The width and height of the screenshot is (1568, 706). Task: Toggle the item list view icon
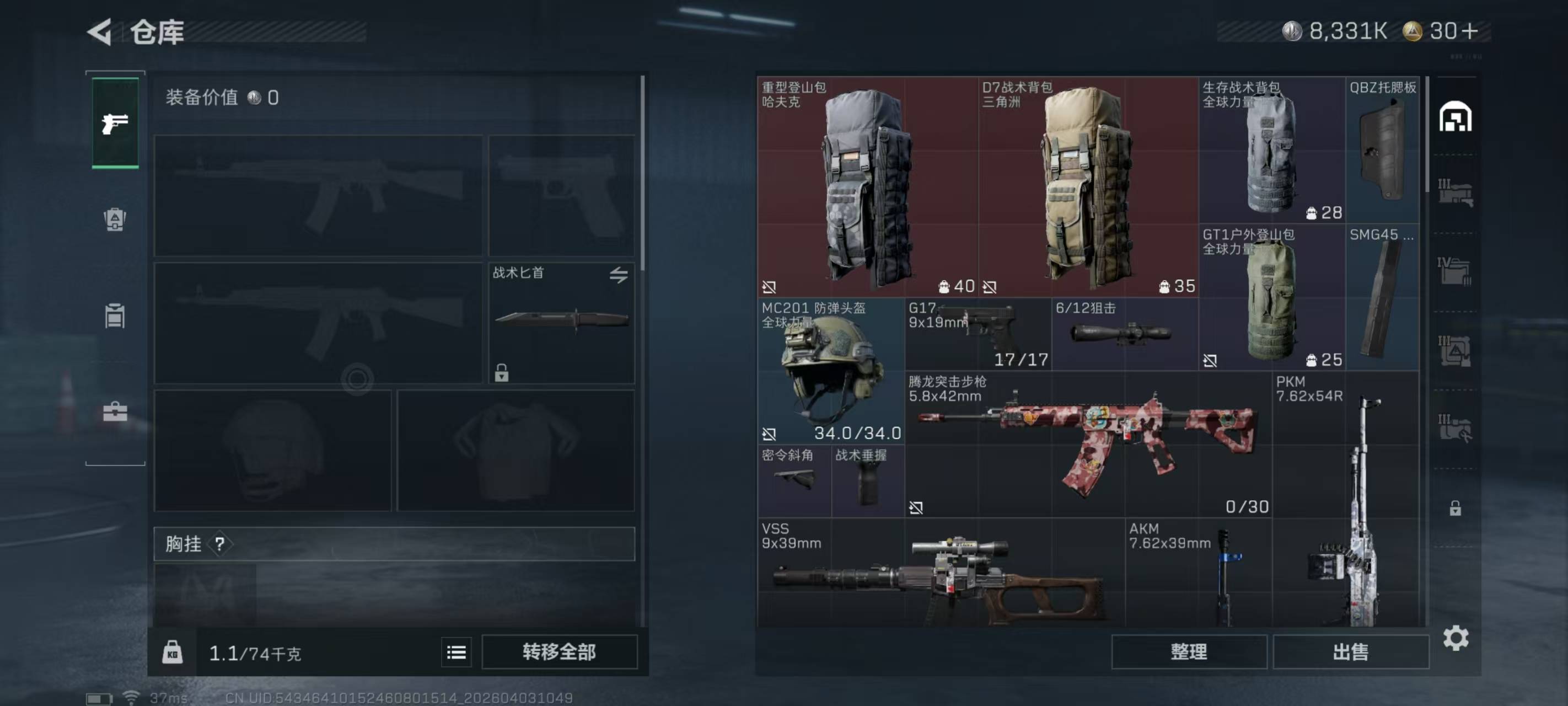(456, 652)
